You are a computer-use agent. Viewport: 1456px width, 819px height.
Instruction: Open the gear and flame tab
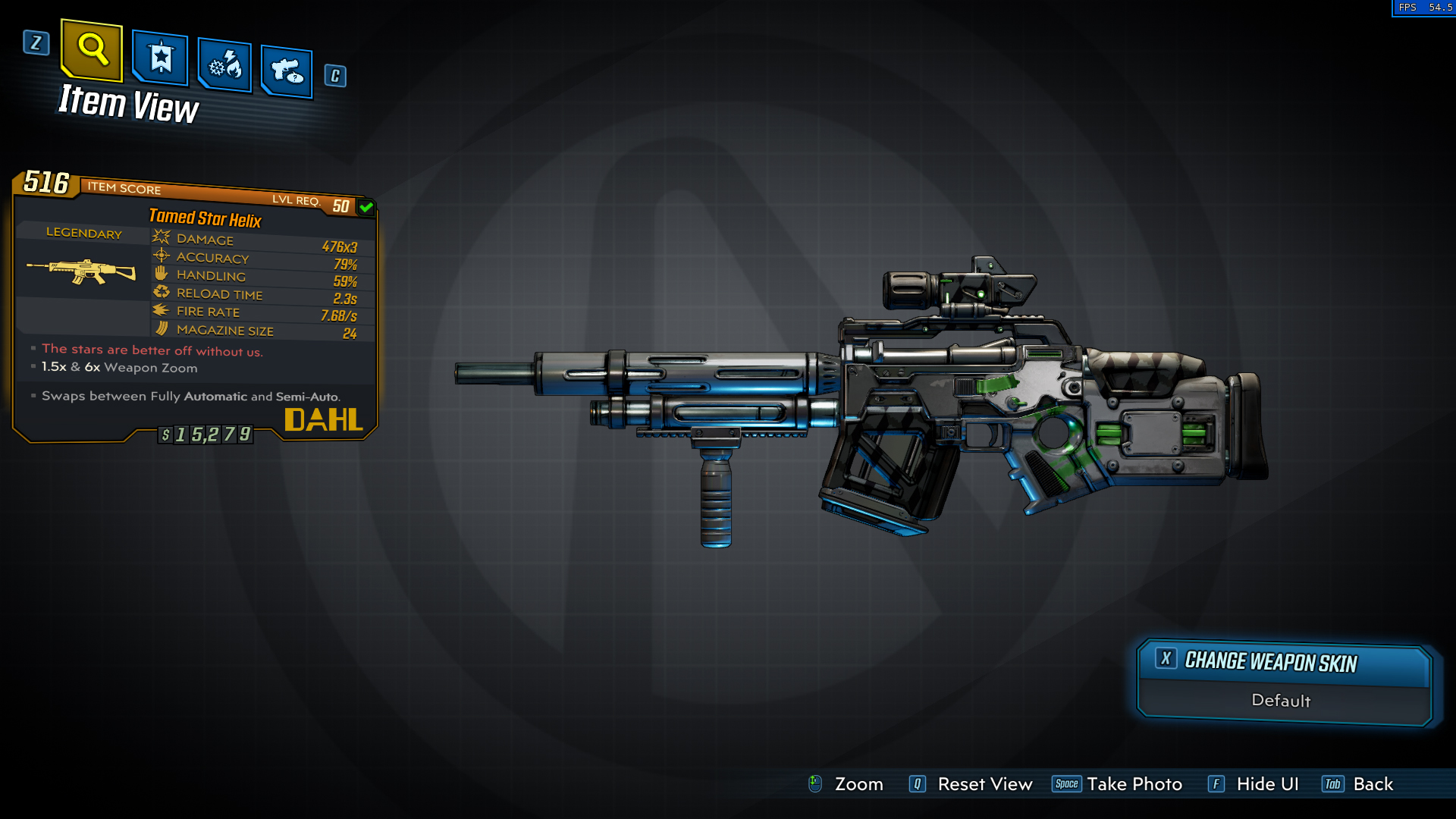[x=224, y=65]
